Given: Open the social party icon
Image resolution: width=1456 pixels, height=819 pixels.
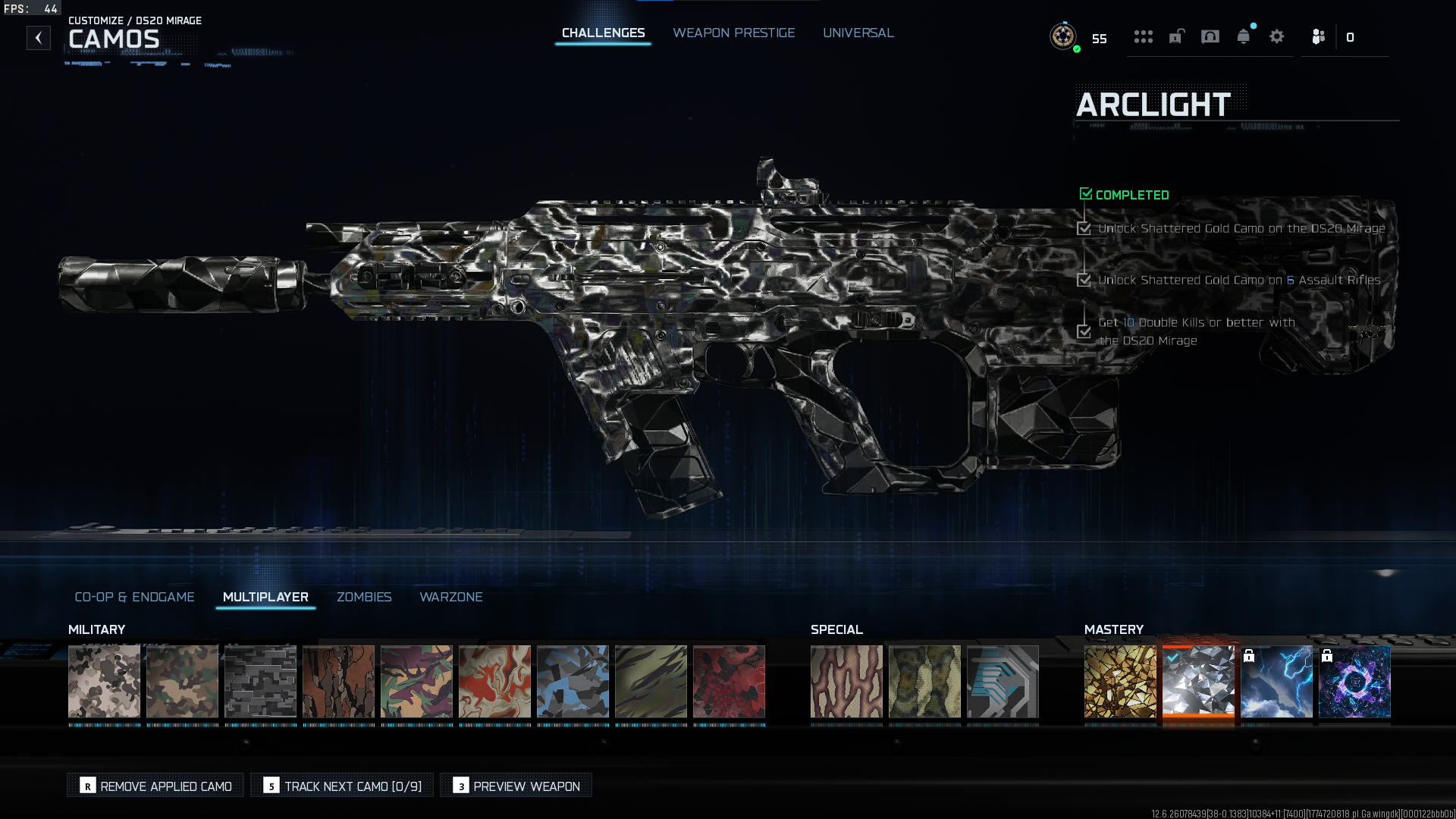Looking at the screenshot, I should [x=1318, y=36].
